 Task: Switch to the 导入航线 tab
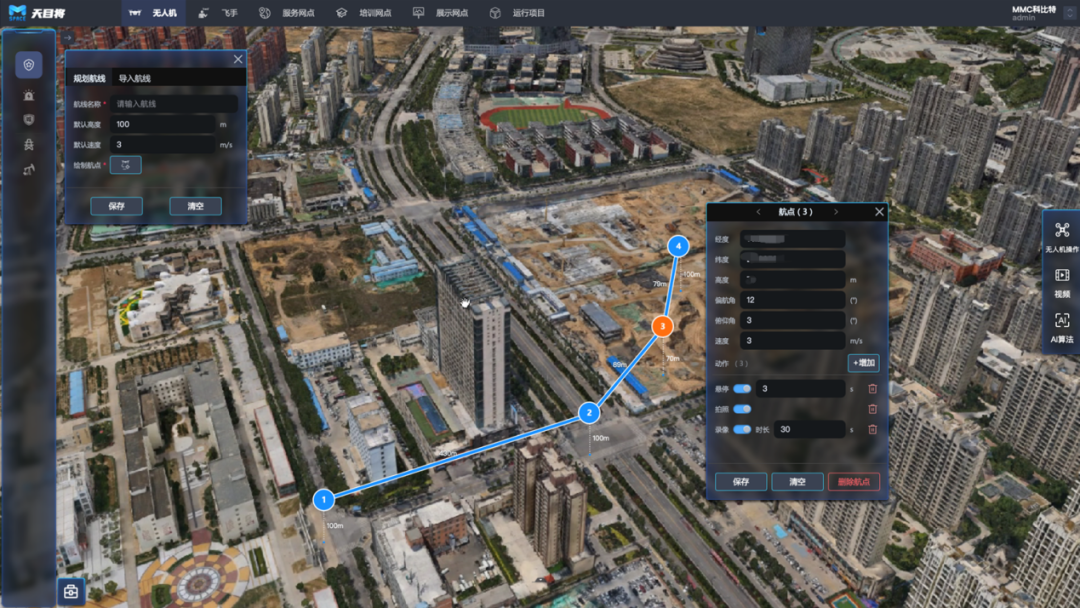[x=134, y=78]
